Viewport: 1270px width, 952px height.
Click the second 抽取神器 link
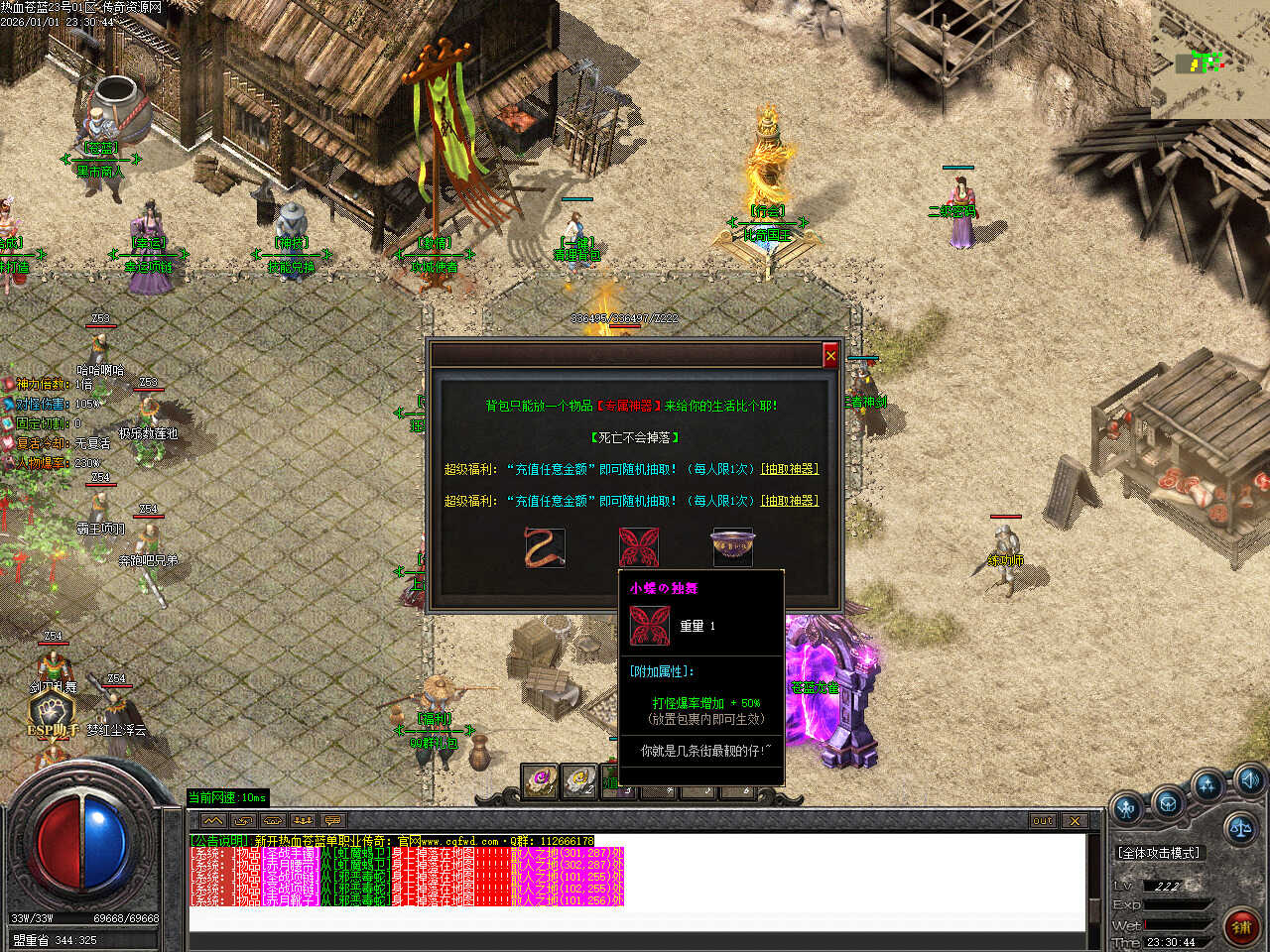coord(790,501)
